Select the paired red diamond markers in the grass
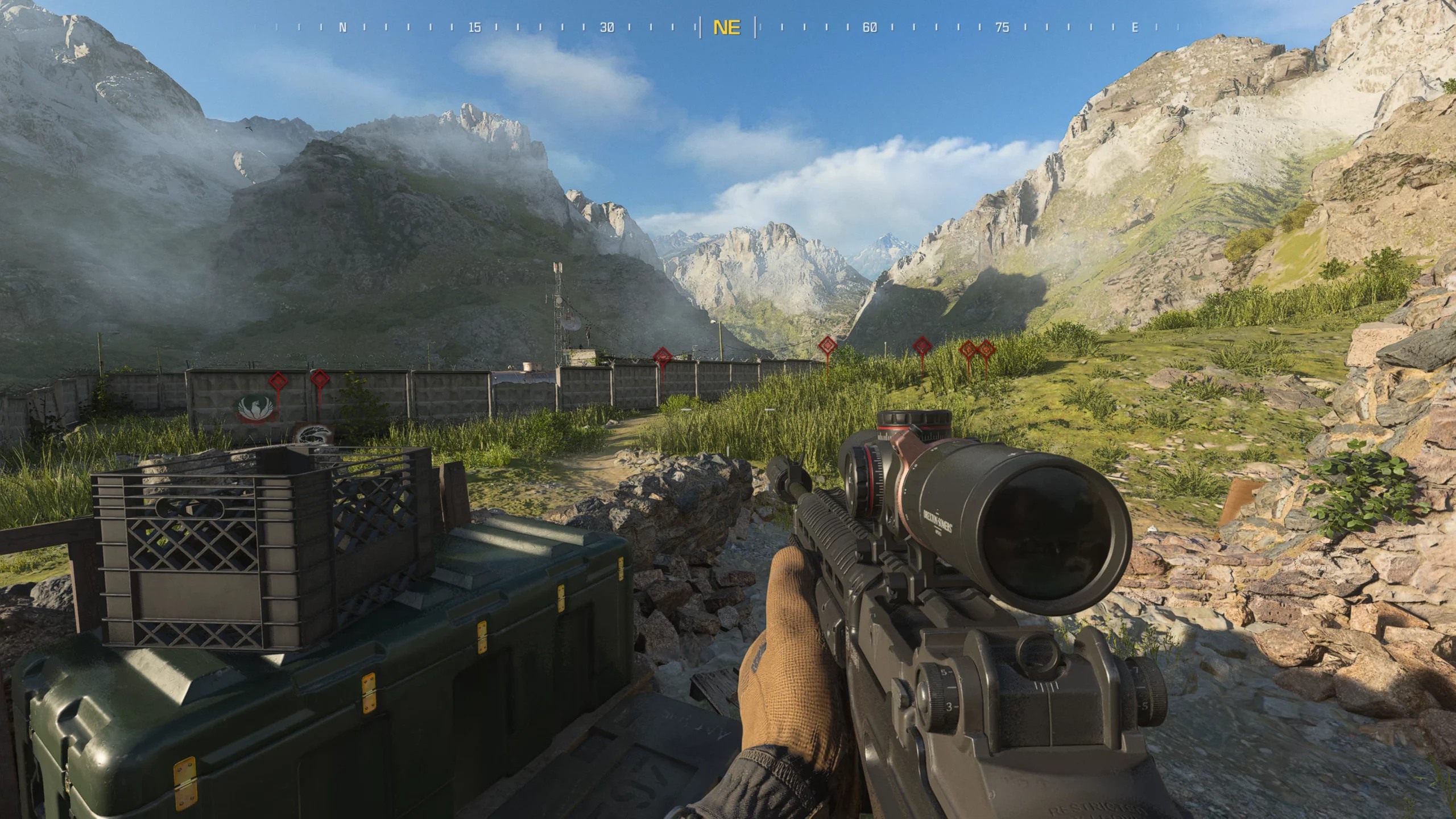 coord(979,349)
